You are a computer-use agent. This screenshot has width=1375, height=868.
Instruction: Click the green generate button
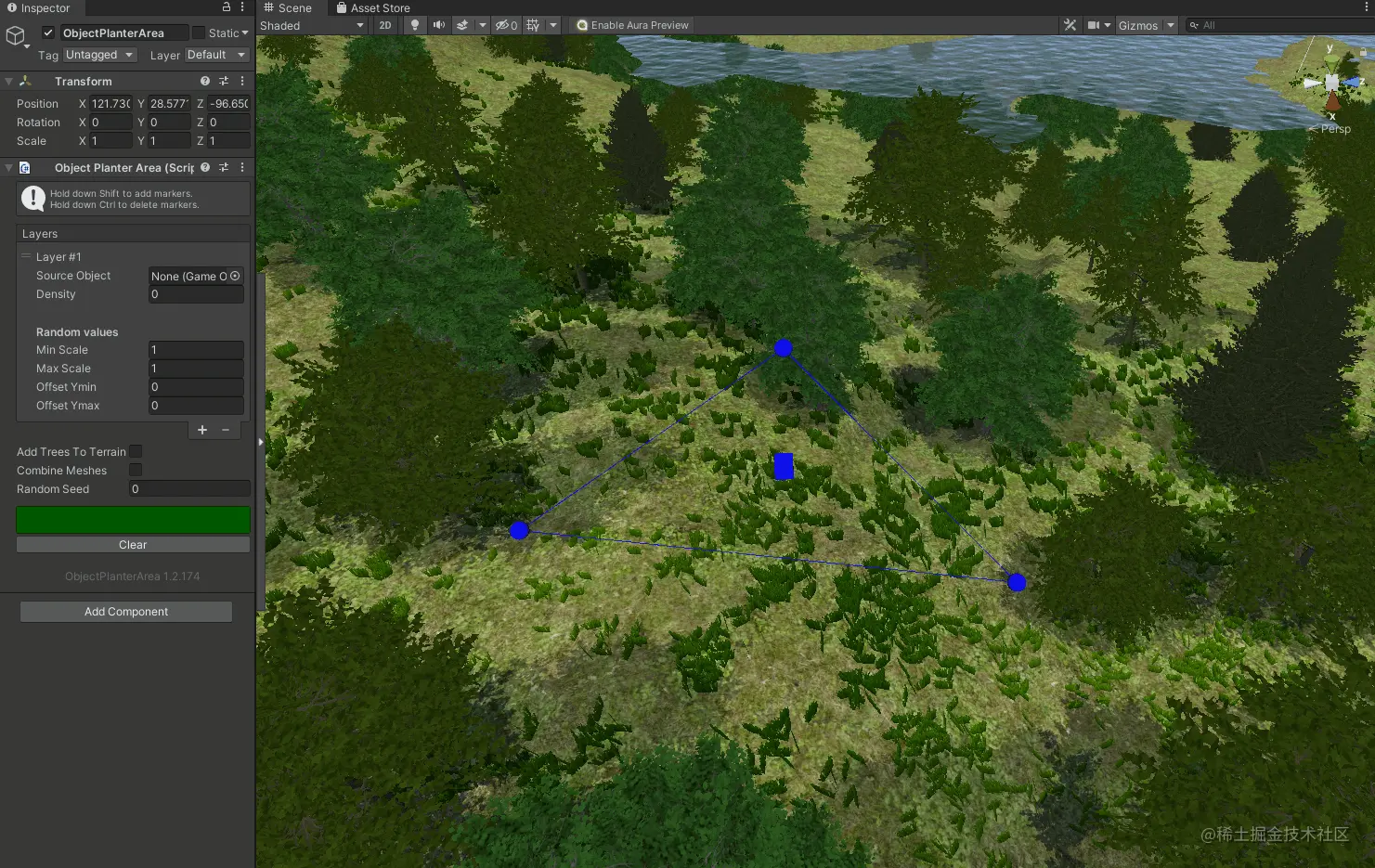133,520
